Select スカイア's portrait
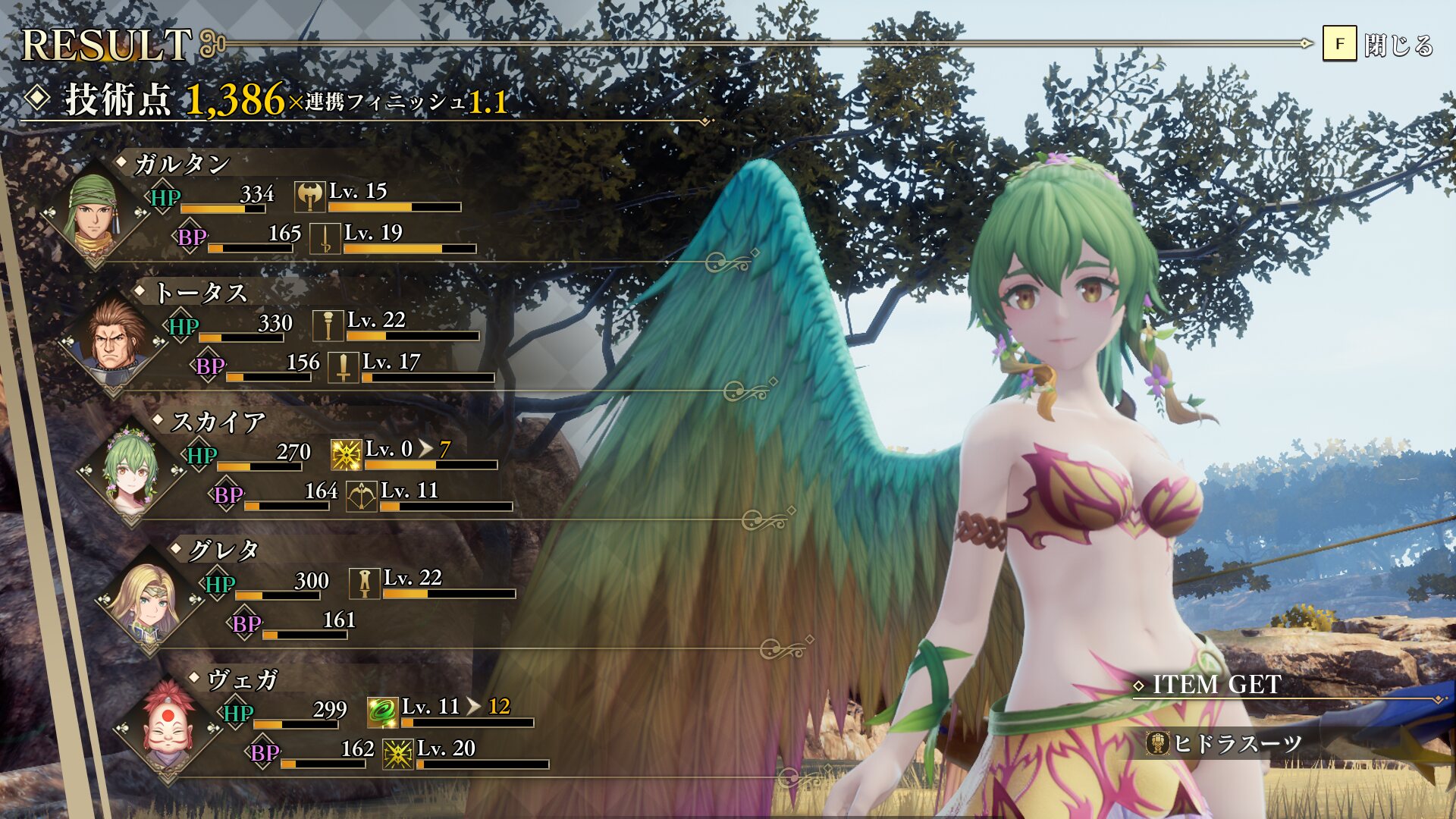 131,468
